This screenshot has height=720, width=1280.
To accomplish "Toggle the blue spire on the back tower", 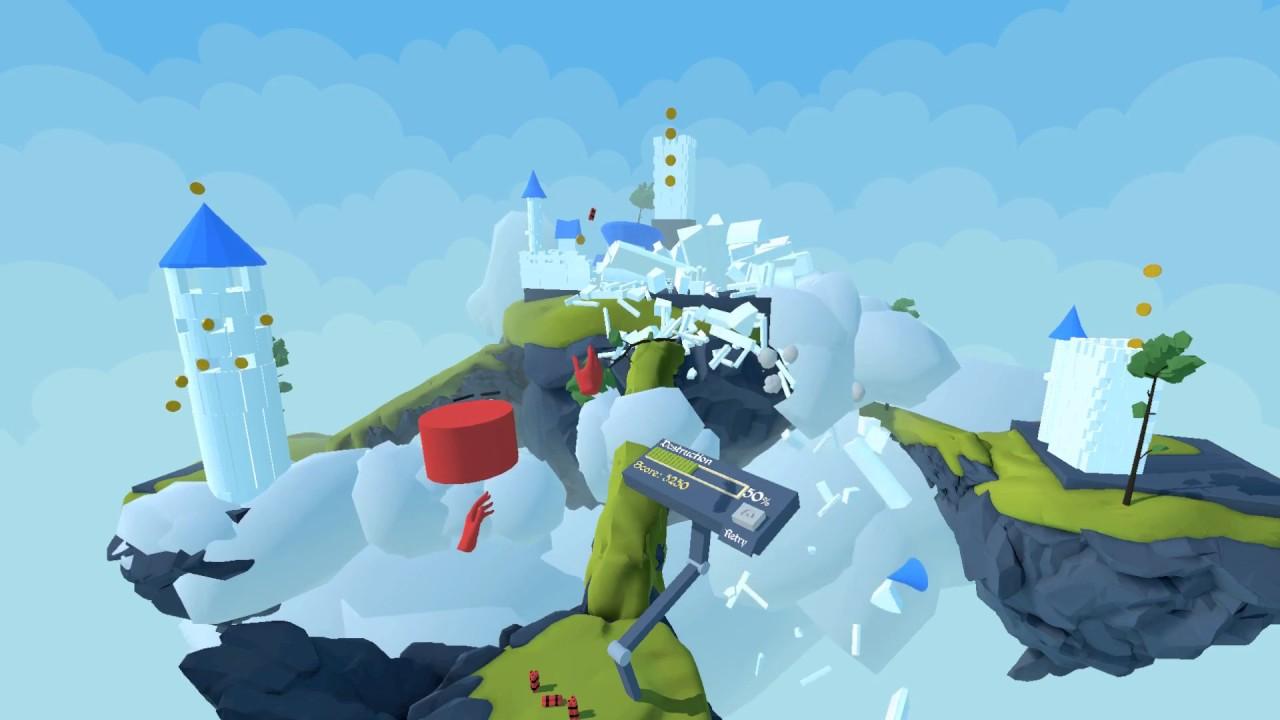I will (x=533, y=187).
